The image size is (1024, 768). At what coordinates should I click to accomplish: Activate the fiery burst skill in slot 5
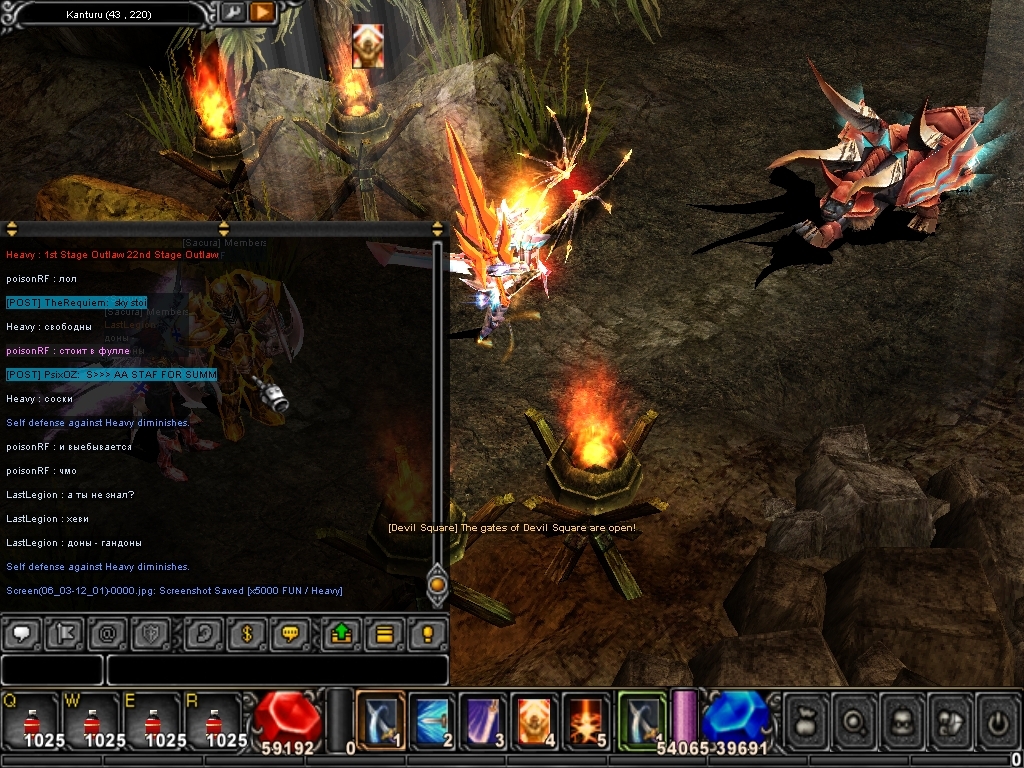(x=585, y=720)
